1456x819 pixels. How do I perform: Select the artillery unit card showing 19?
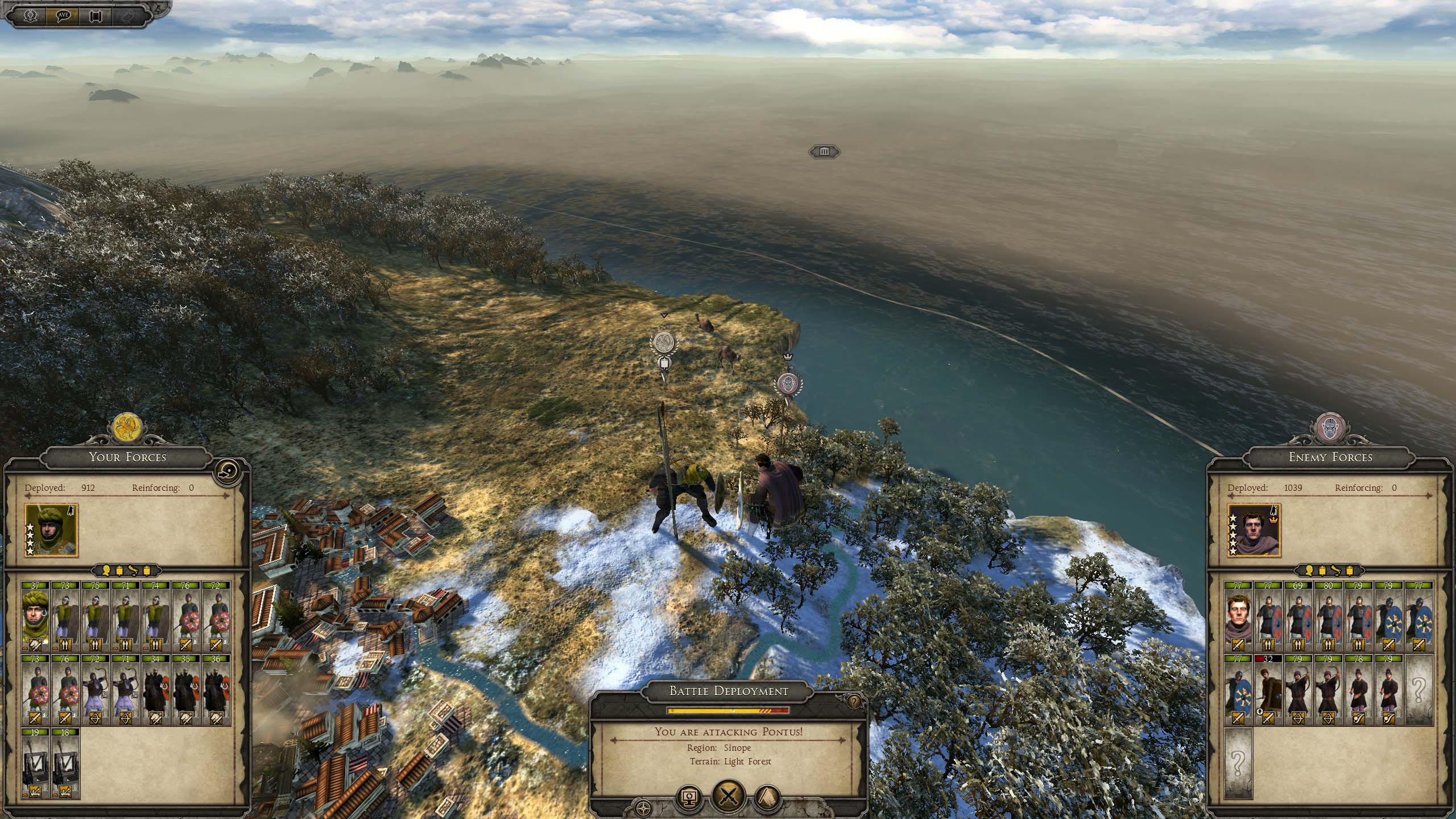[x=36, y=764]
